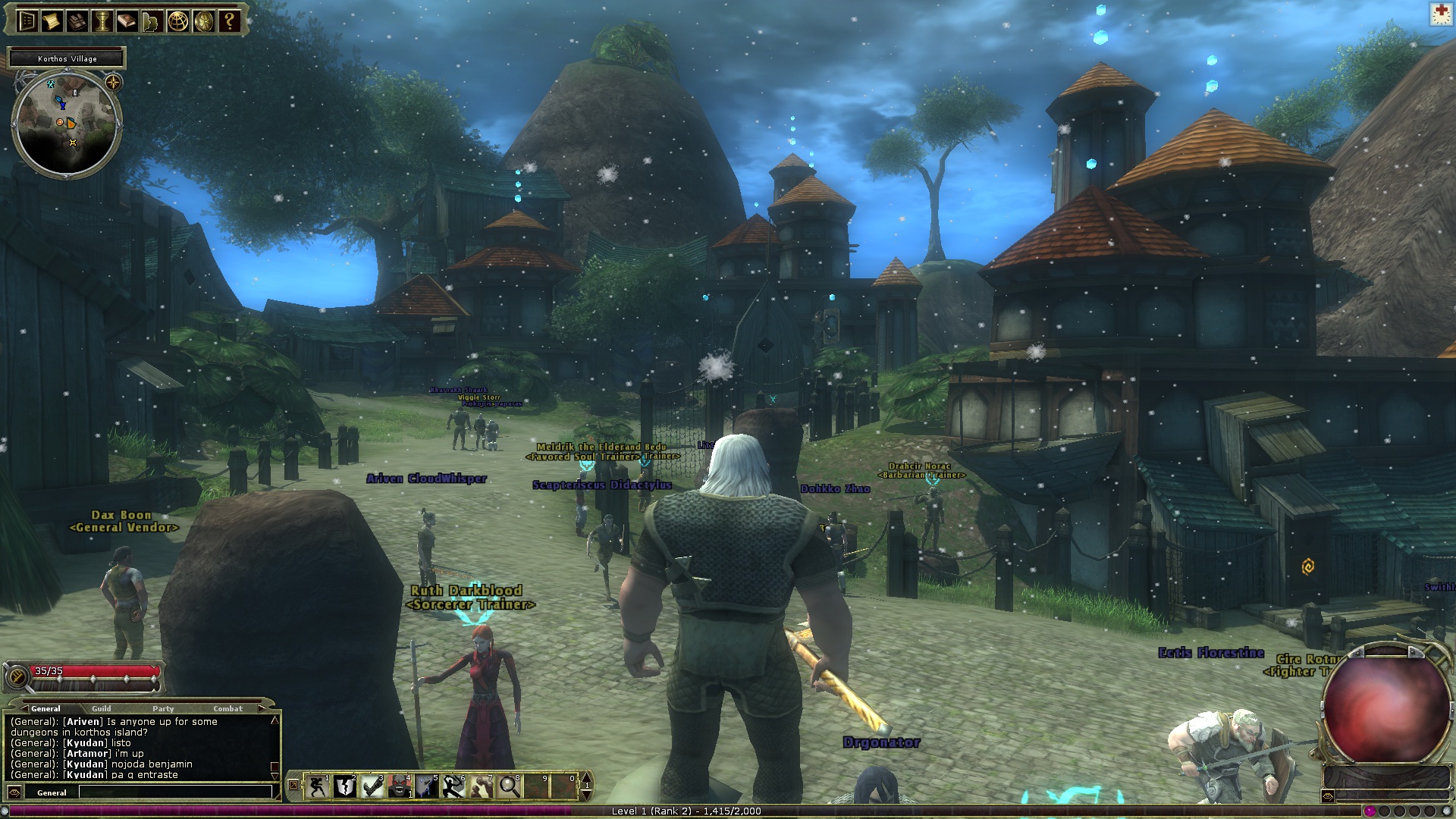Open the inventory backpack icon

(x=76, y=20)
